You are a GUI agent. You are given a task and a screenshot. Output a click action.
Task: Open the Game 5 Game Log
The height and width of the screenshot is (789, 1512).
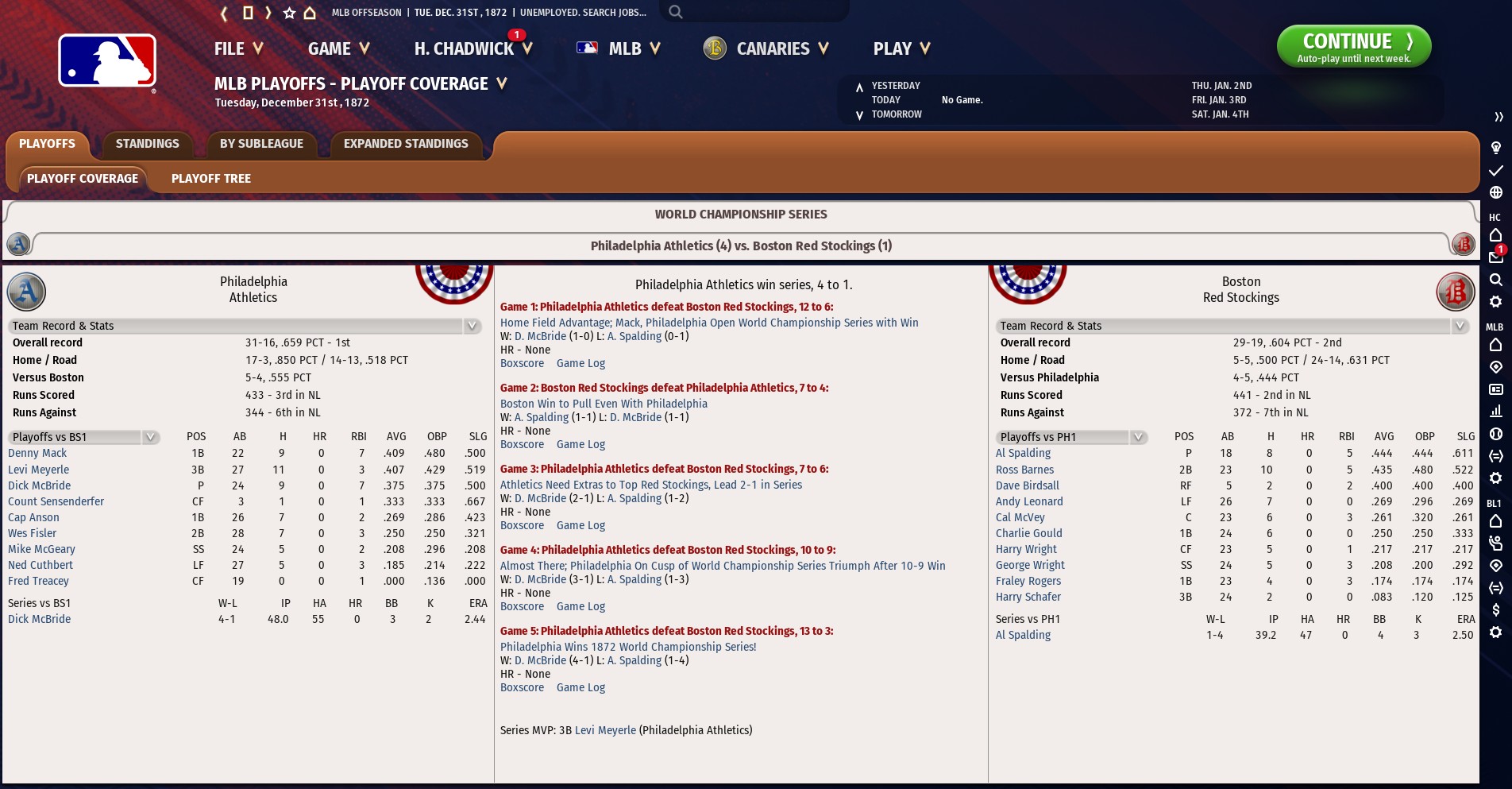point(580,687)
